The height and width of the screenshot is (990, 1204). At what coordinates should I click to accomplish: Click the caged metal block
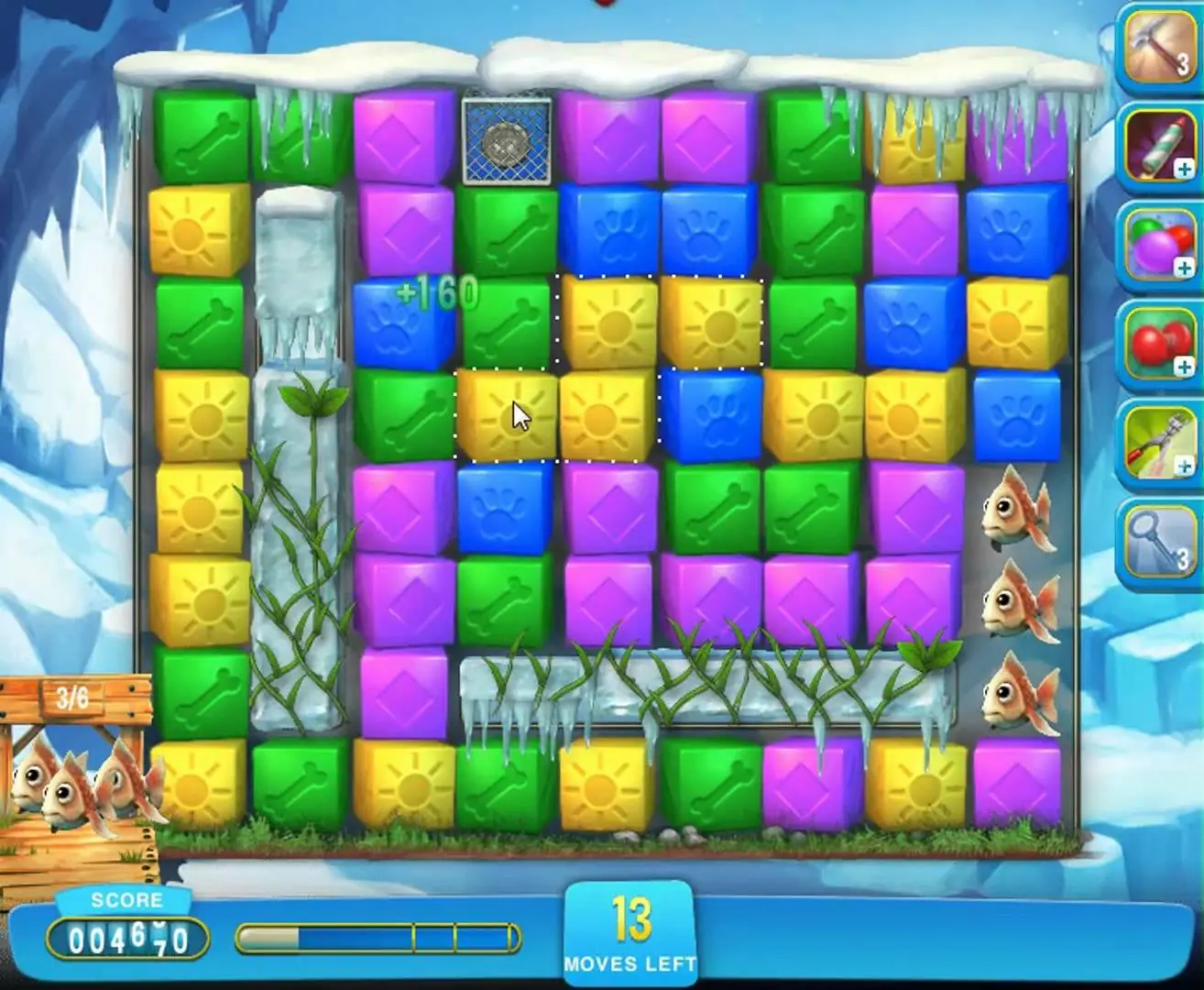(x=507, y=140)
